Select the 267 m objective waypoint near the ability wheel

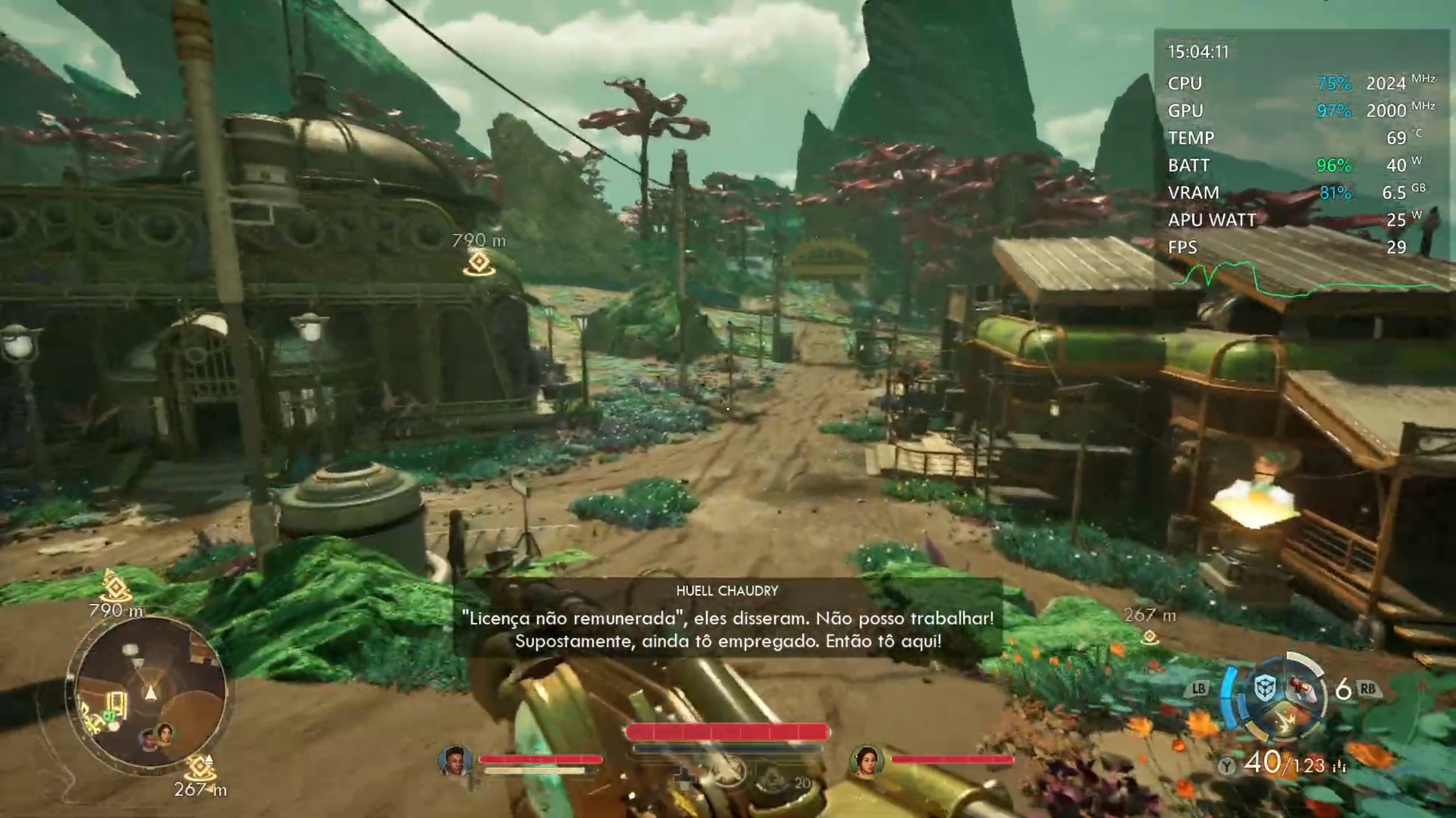pos(1149,637)
